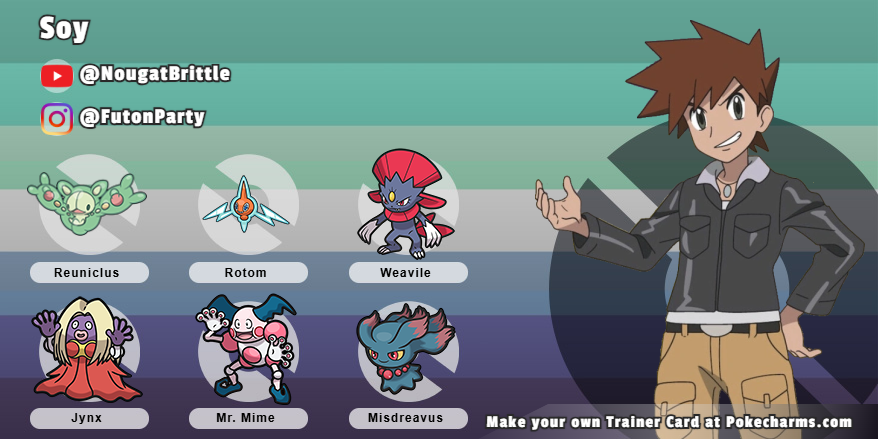Click the Pokecharms.com trainer card text
This screenshot has width=878, height=439.
(x=669, y=422)
